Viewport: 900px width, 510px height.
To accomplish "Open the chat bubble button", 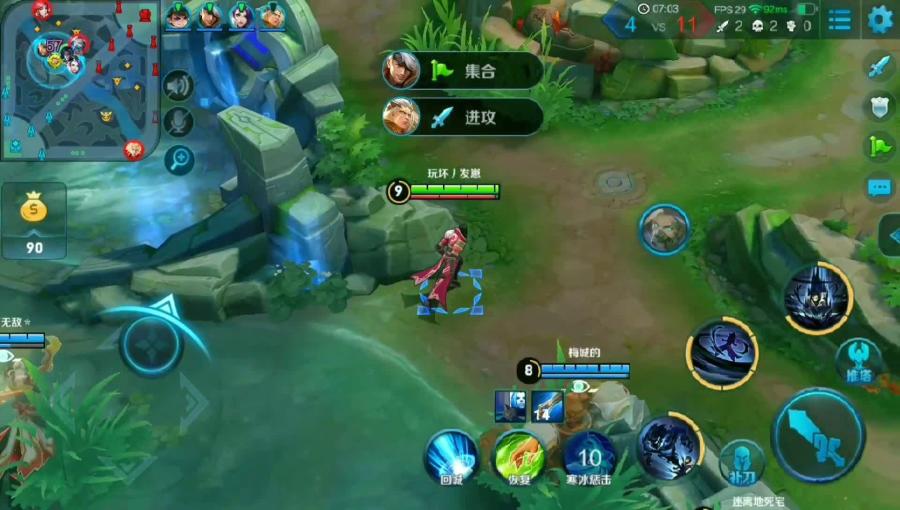I will 879,187.
